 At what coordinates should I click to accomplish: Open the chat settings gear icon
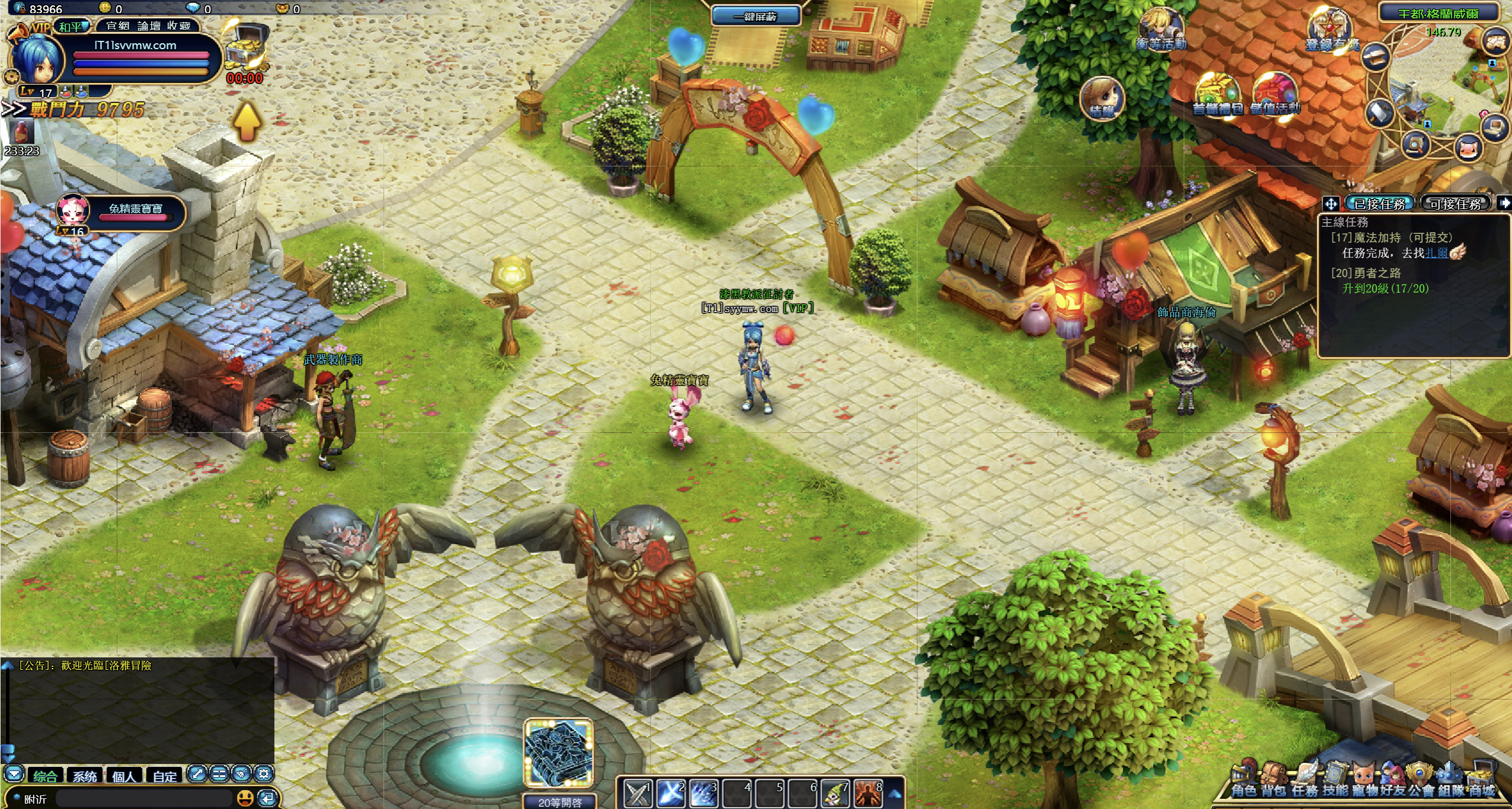tap(264, 773)
